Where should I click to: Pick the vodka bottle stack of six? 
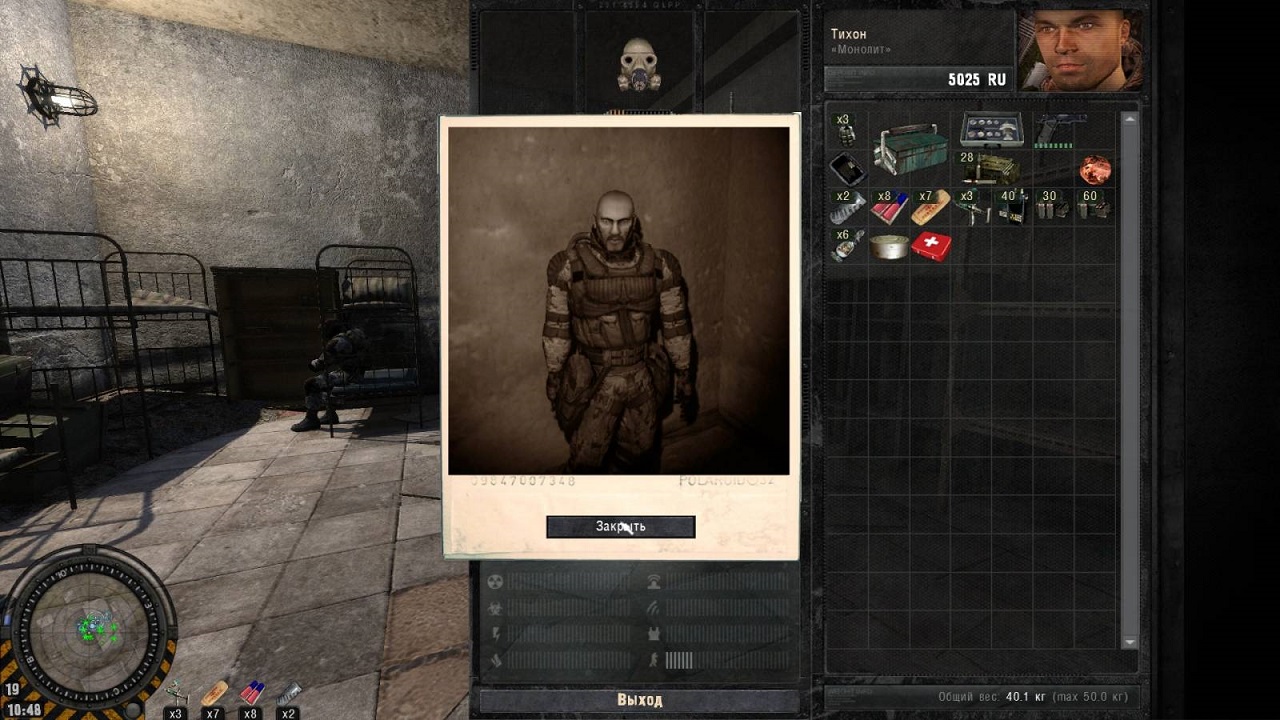[x=847, y=245]
